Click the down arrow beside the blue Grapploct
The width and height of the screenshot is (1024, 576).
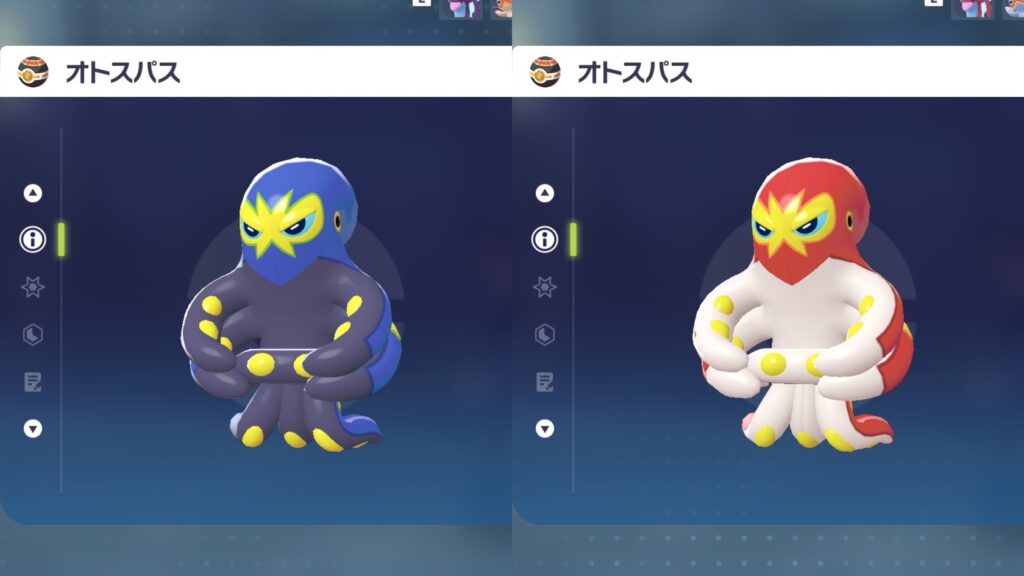(x=33, y=429)
